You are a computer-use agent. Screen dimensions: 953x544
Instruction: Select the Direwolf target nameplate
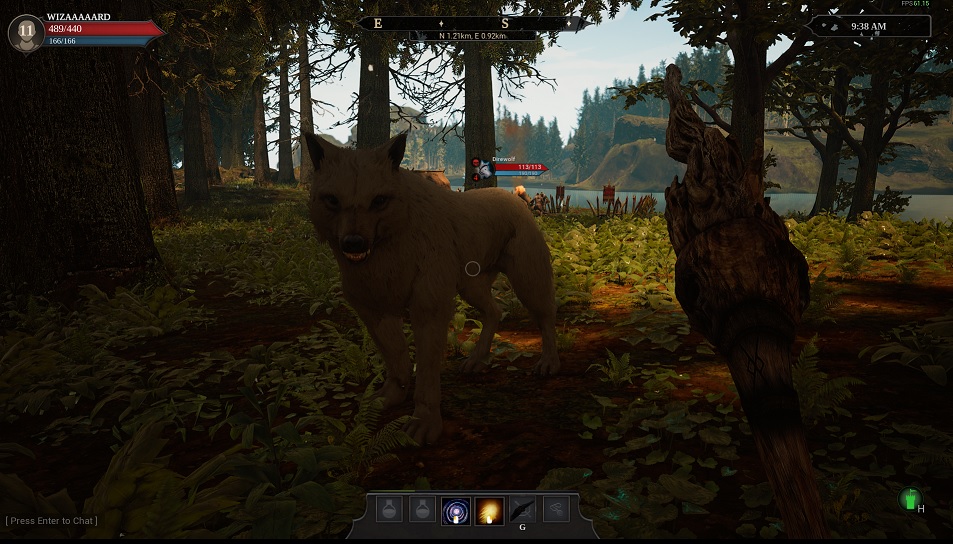[510, 167]
